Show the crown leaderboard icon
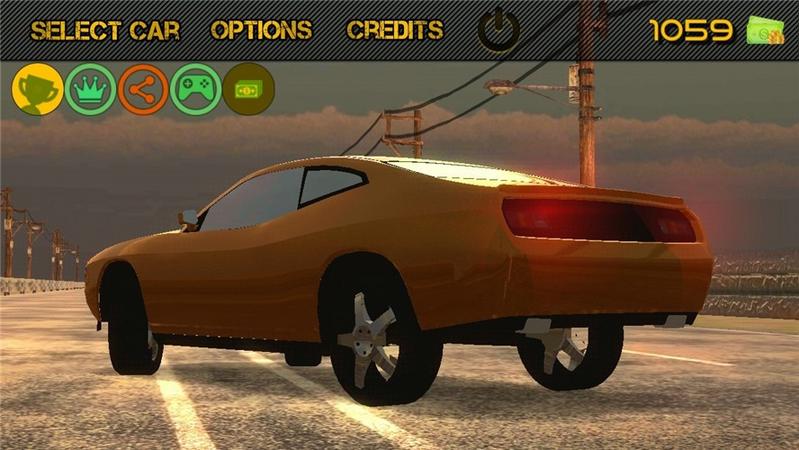The image size is (799, 450). coord(90,89)
